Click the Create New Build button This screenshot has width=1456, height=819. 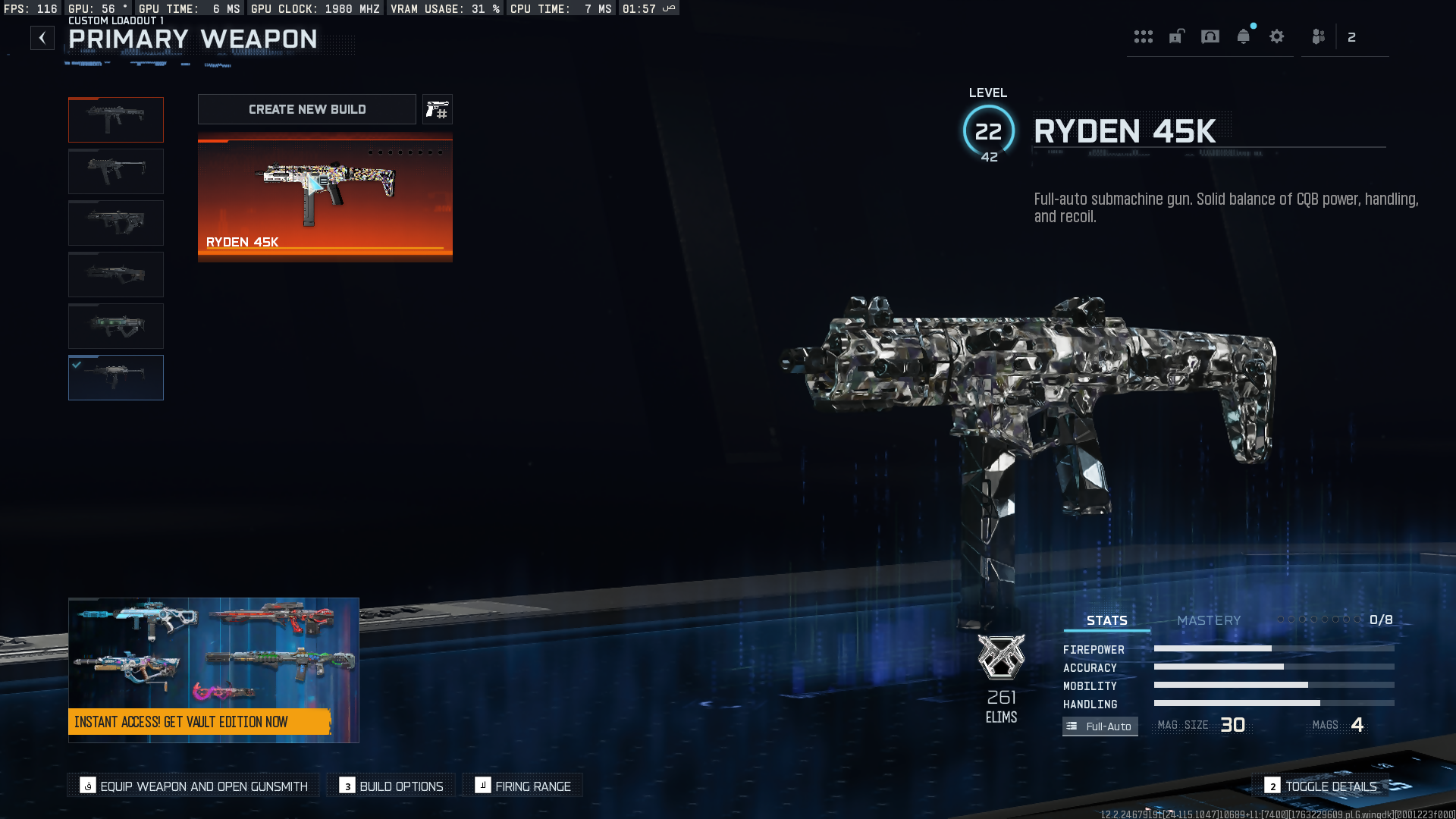click(307, 109)
